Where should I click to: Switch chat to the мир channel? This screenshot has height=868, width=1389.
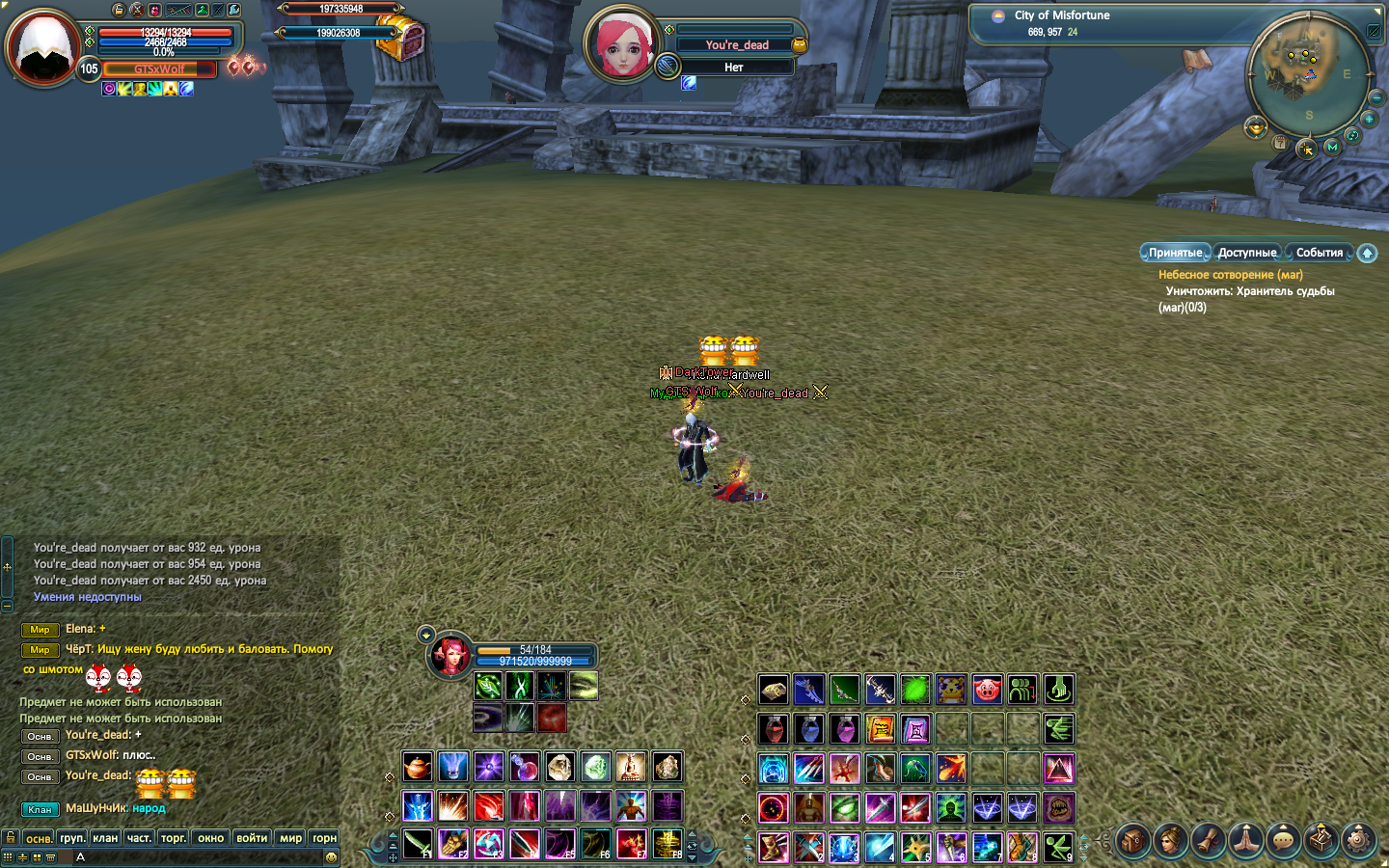[x=290, y=838]
